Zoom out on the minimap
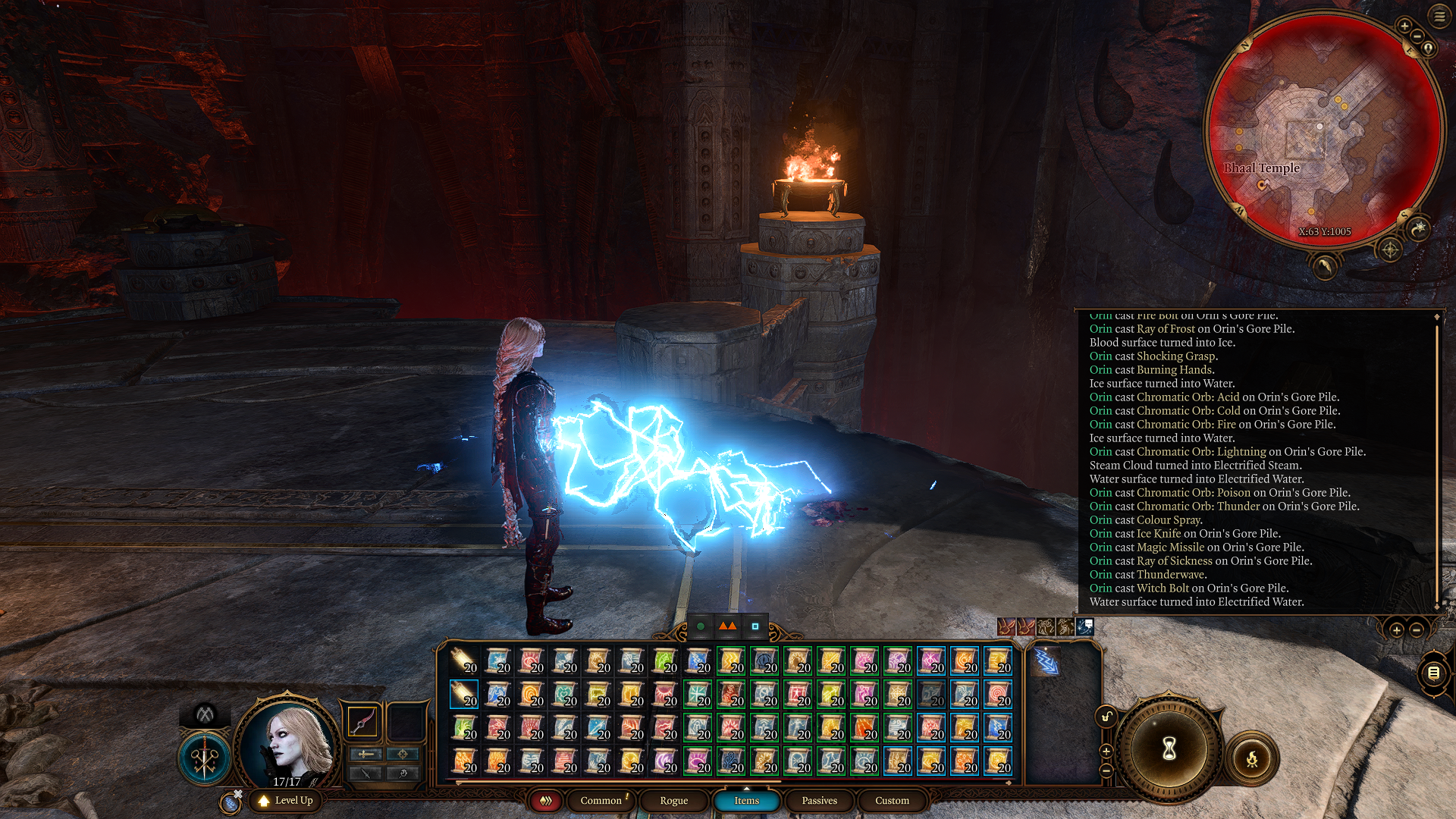 point(1417,36)
